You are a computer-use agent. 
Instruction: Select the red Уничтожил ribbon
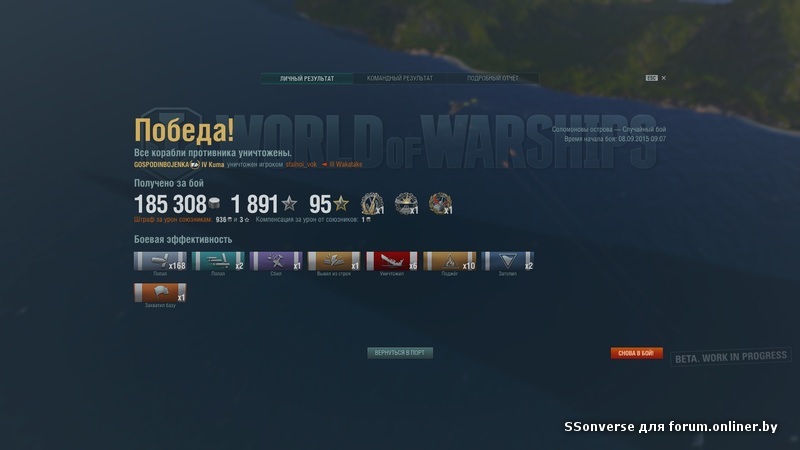[x=392, y=262]
